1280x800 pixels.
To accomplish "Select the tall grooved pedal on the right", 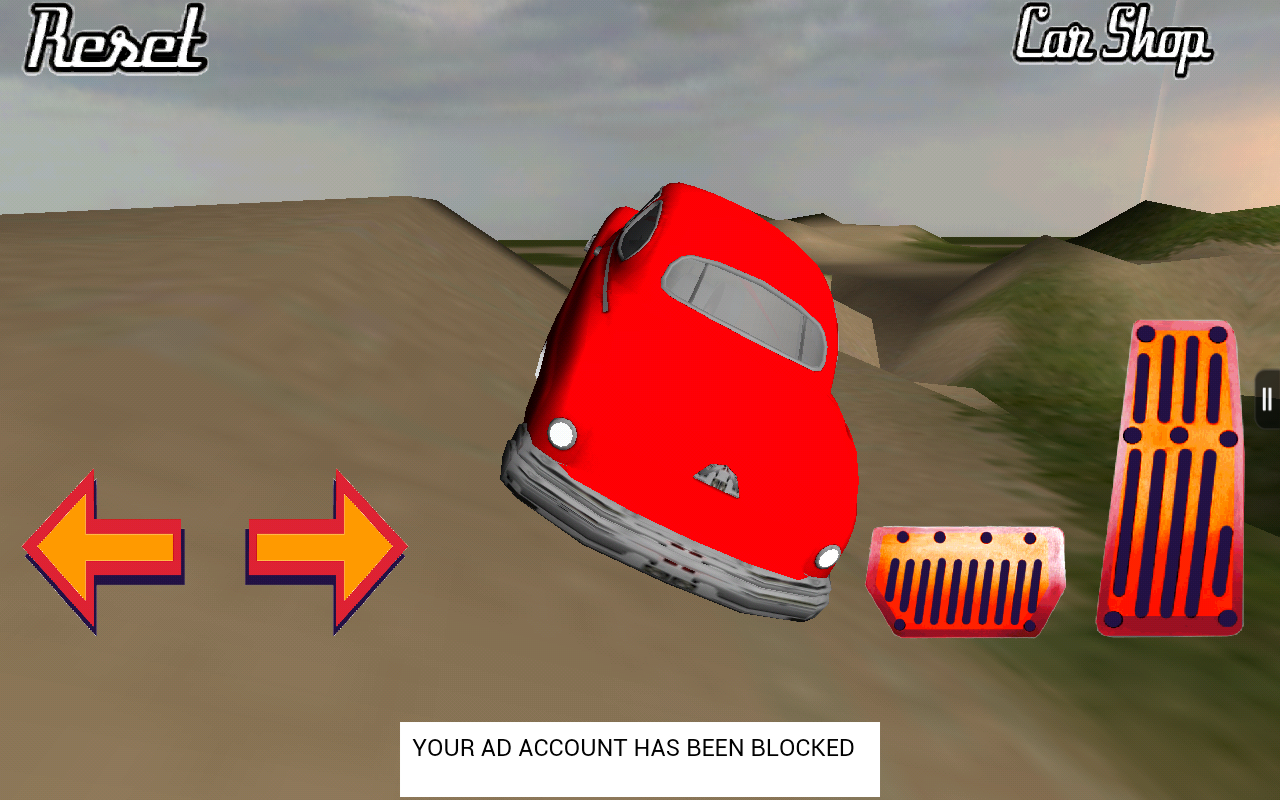I will [1170, 475].
